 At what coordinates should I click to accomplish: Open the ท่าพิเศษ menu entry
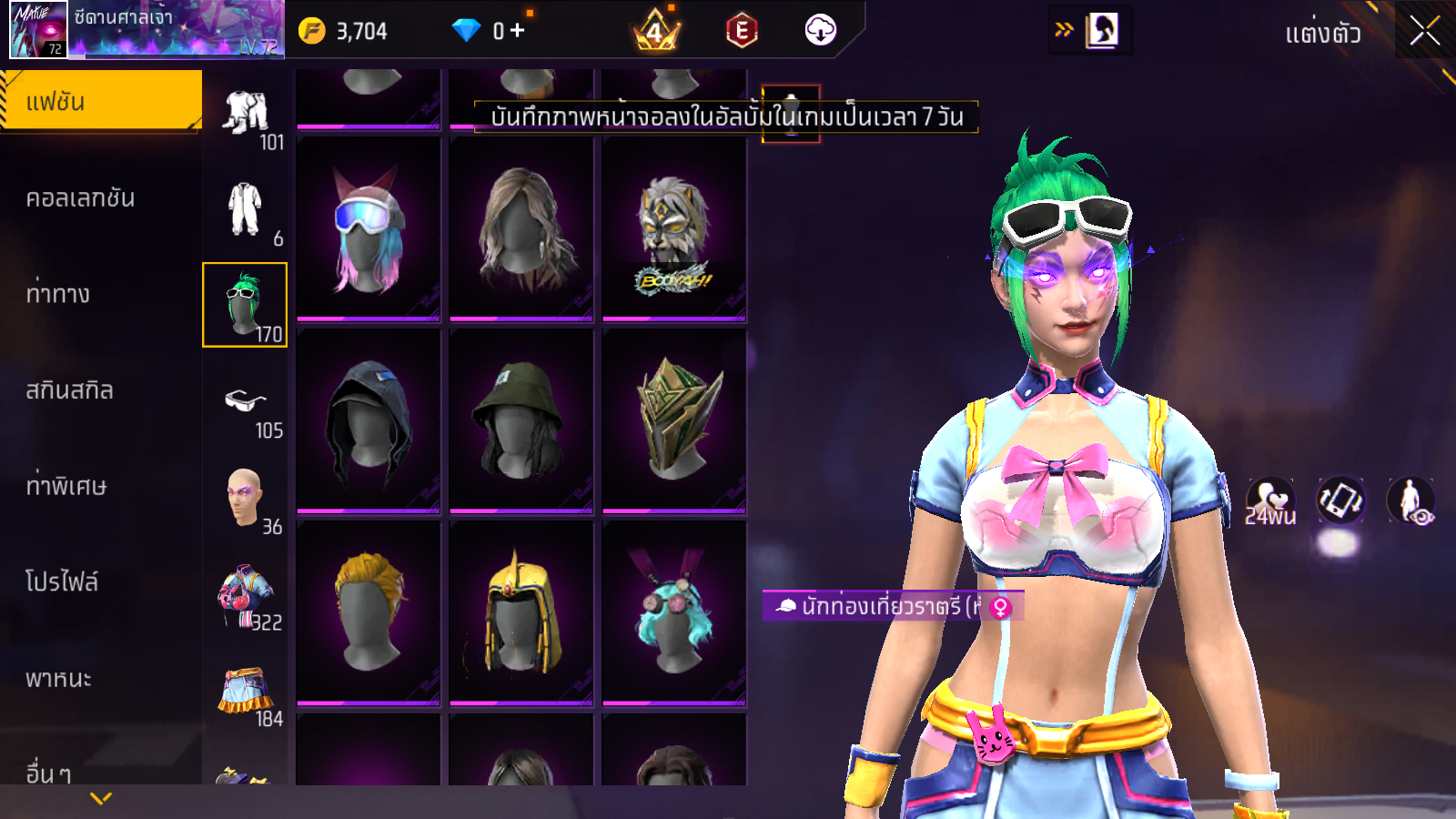coord(66,486)
